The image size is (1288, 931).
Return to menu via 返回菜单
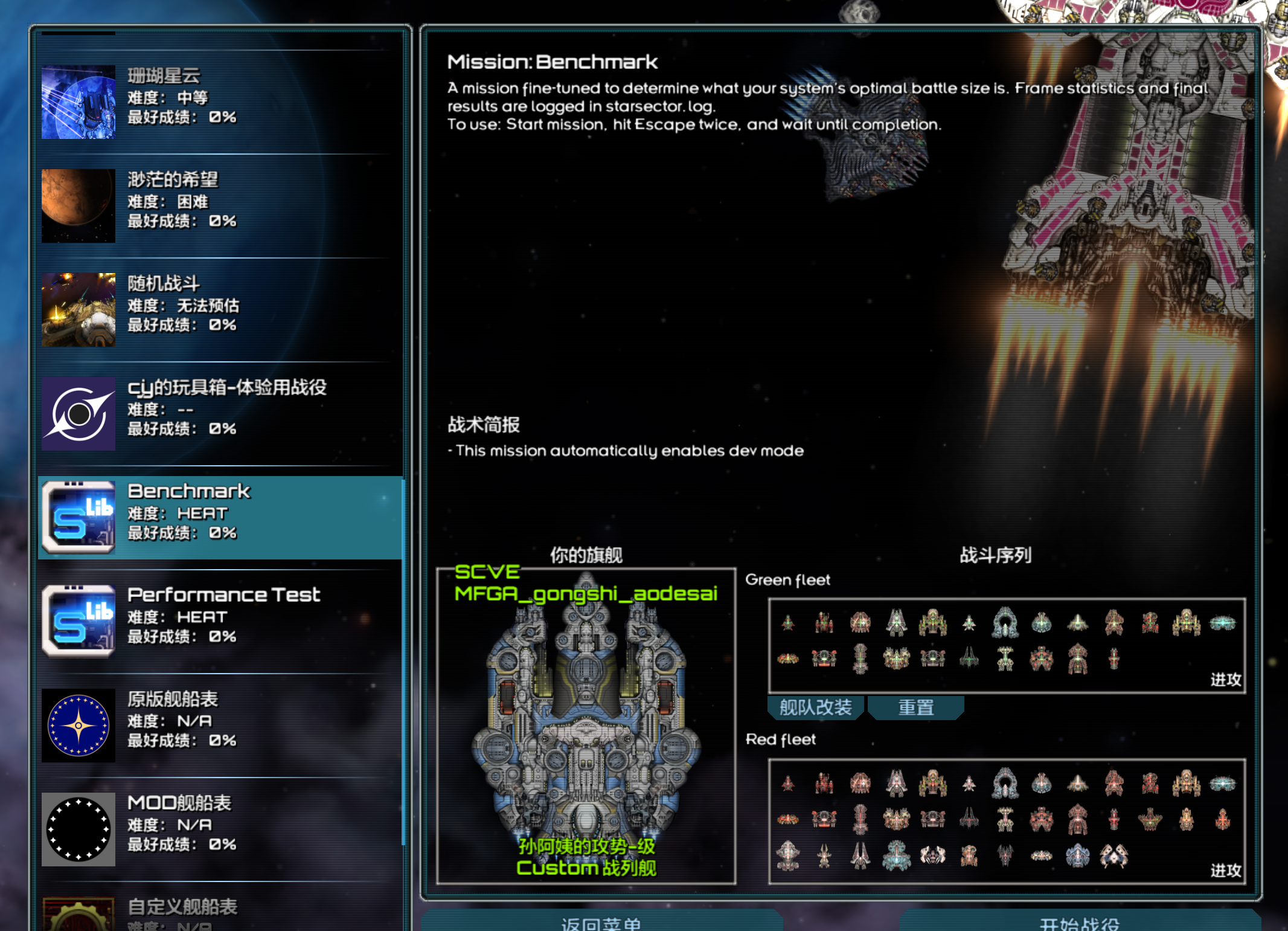pos(601,921)
